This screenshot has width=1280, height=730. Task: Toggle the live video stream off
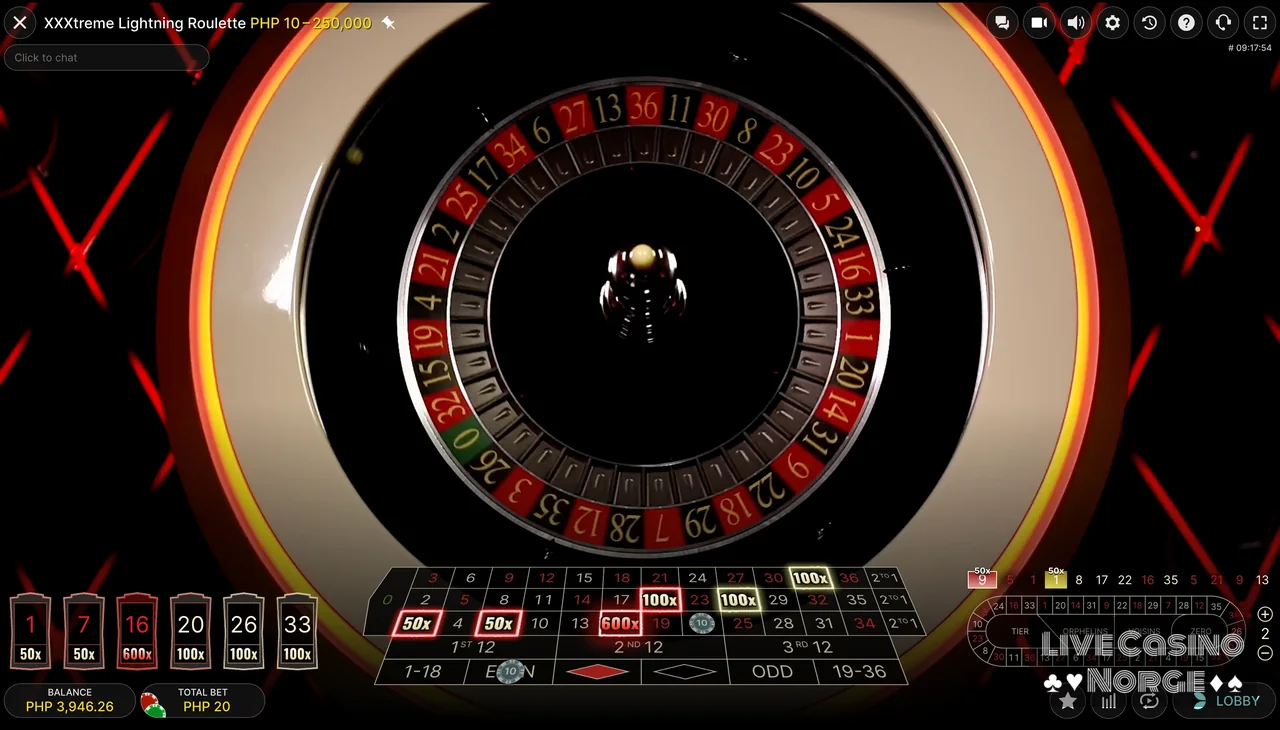(1039, 22)
